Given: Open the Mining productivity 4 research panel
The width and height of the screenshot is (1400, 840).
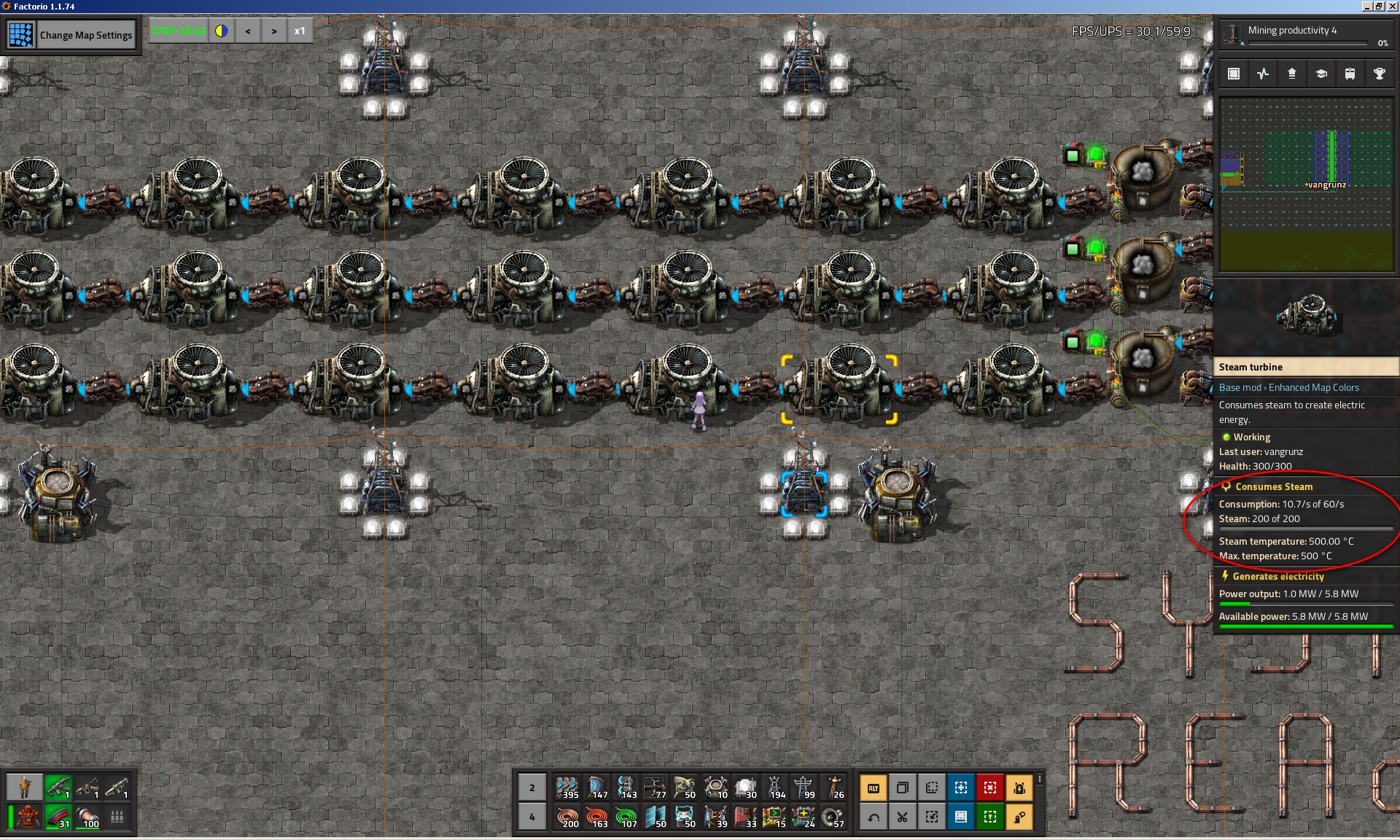Looking at the screenshot, I should pyautogui.click(x=1305, y=34).
